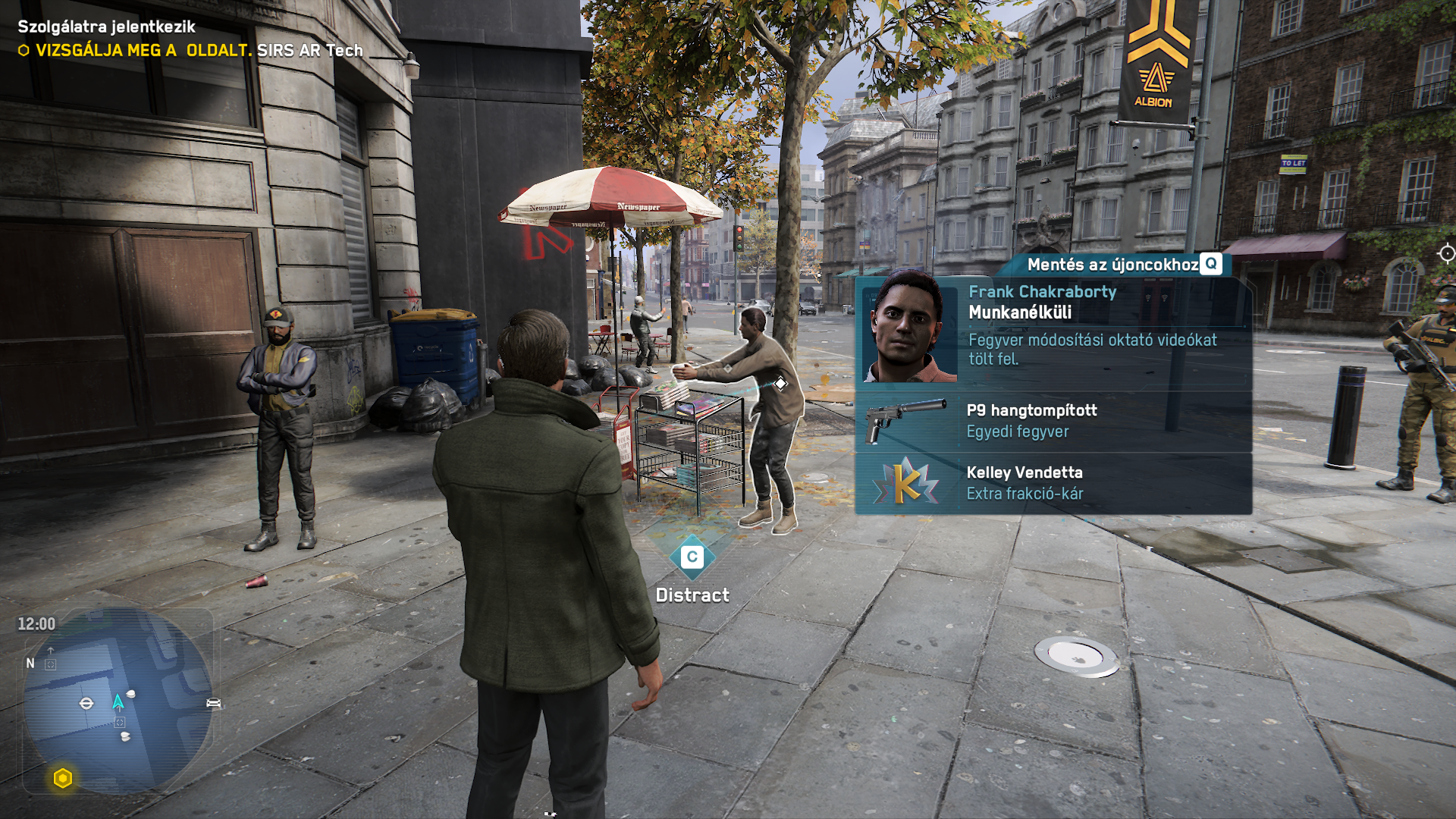Screen dimensions: 1456x819
Task: Click the circular target icon at the screen edge
Action: coord(1446,254)
